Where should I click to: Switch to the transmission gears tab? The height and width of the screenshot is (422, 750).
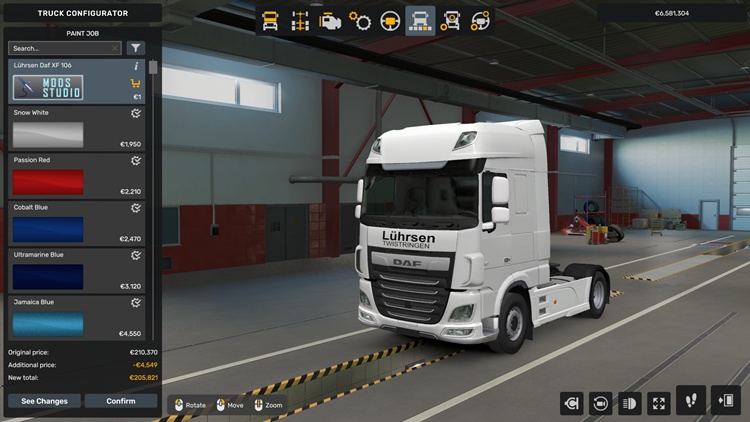pyautogui.click(x=360, y=20)
